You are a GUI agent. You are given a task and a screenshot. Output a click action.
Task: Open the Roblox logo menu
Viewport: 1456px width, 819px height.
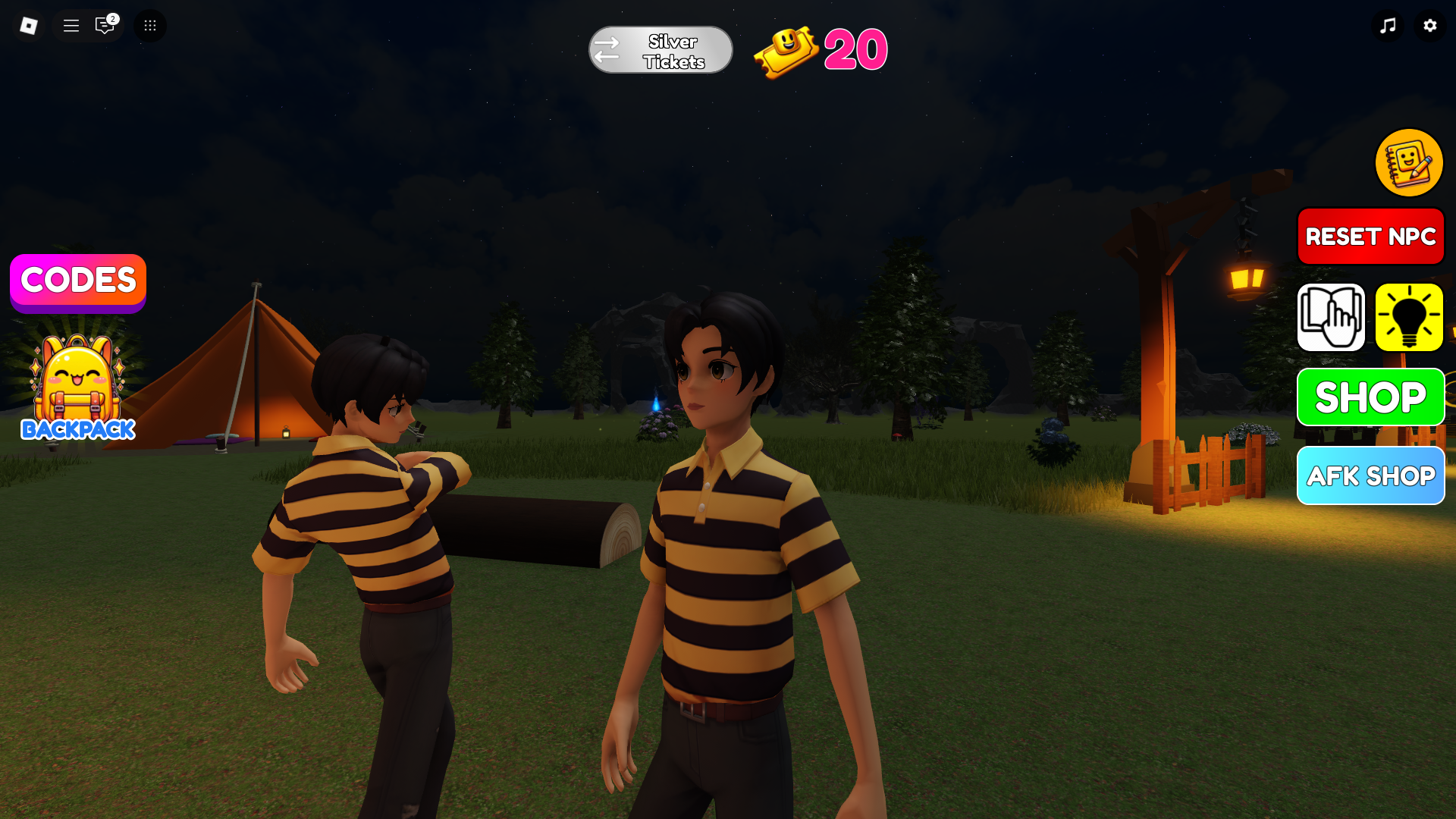coord(29,26)
